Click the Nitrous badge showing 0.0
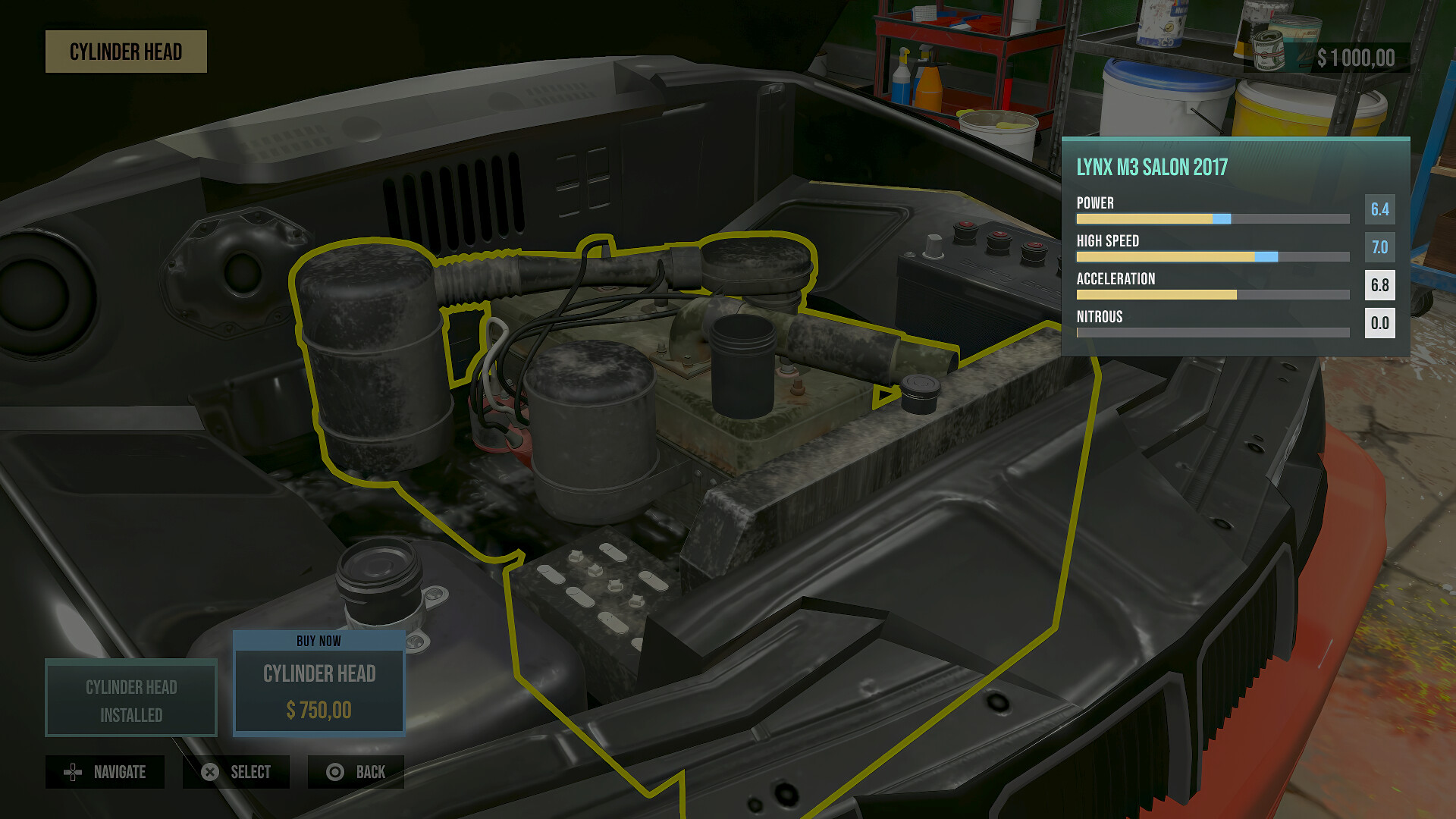1456x819 pixels. (1379, 323)
